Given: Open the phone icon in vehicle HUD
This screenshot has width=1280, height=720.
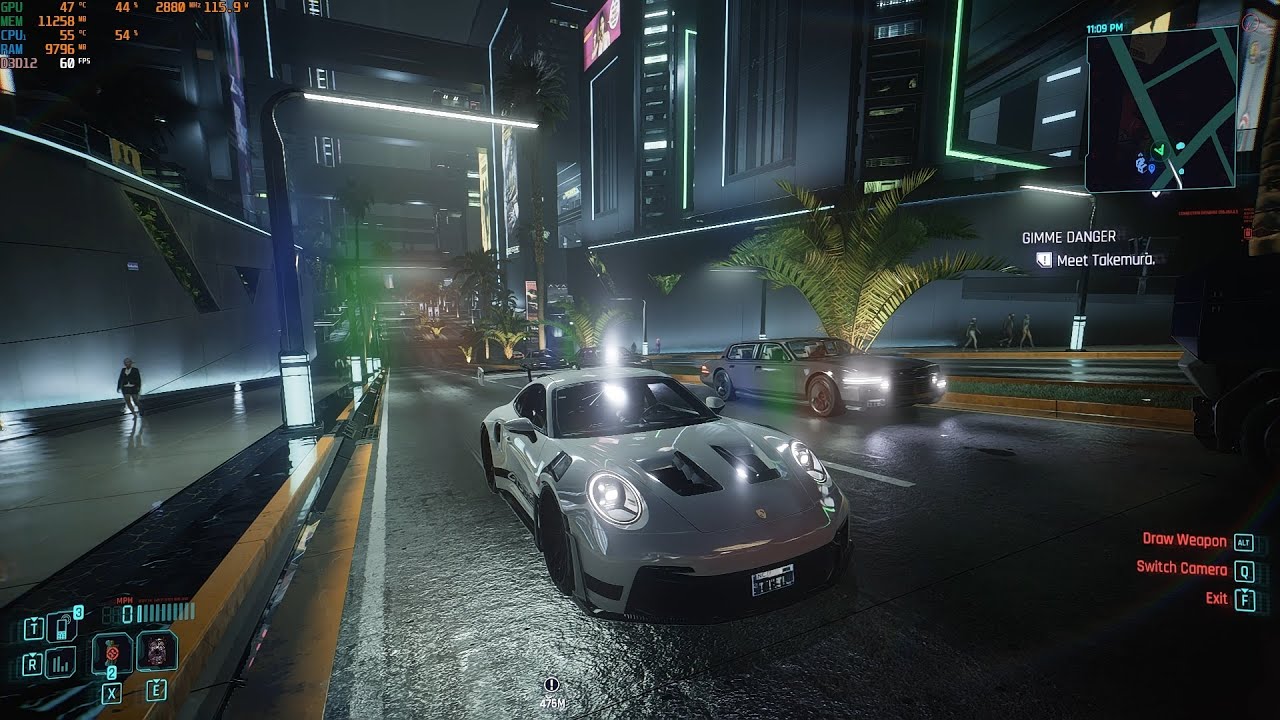Looking at the screenshot, I should pos(60,629).
